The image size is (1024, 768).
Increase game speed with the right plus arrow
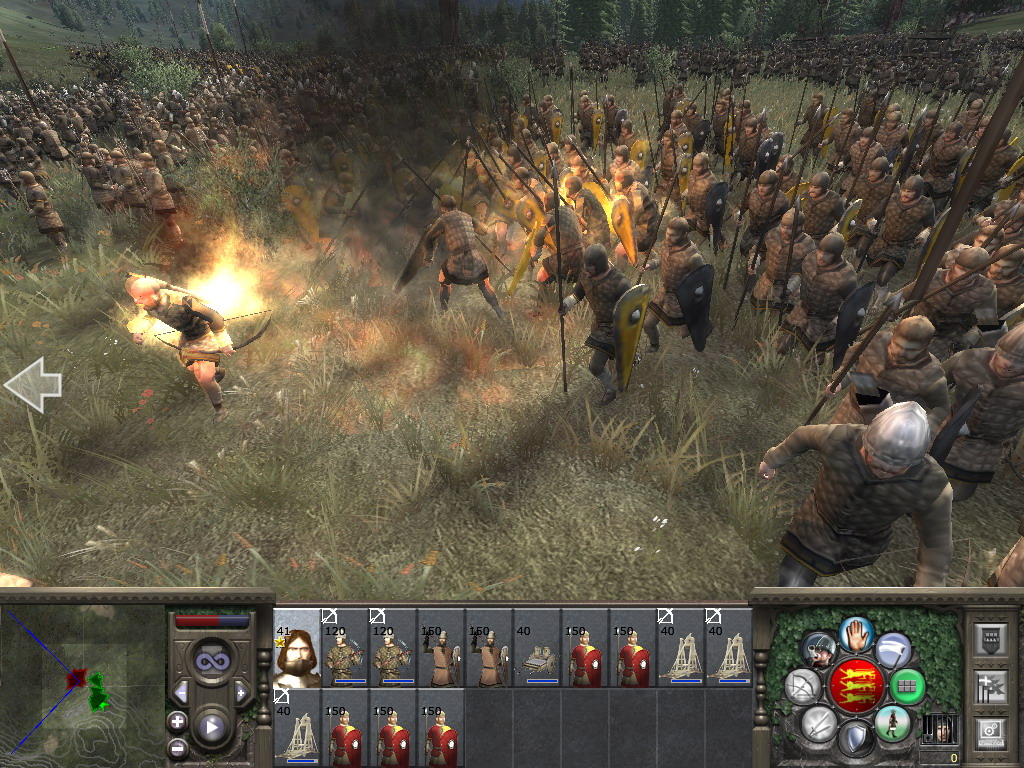click(x=241, y=692)
